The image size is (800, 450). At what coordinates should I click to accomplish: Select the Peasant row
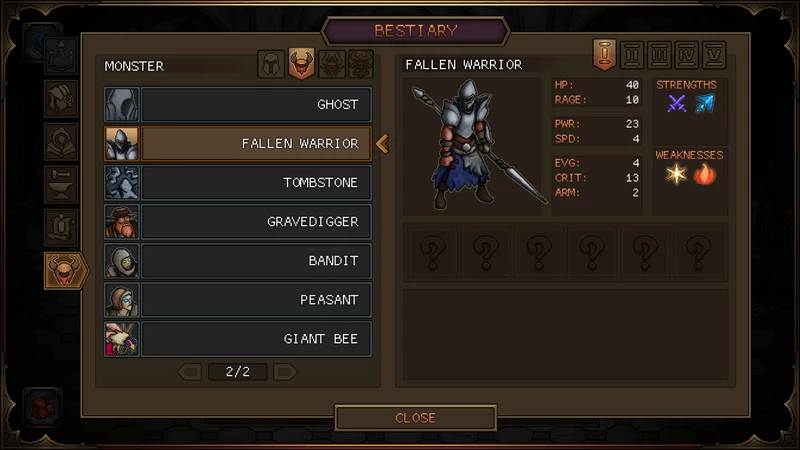[x=255, y=300]
